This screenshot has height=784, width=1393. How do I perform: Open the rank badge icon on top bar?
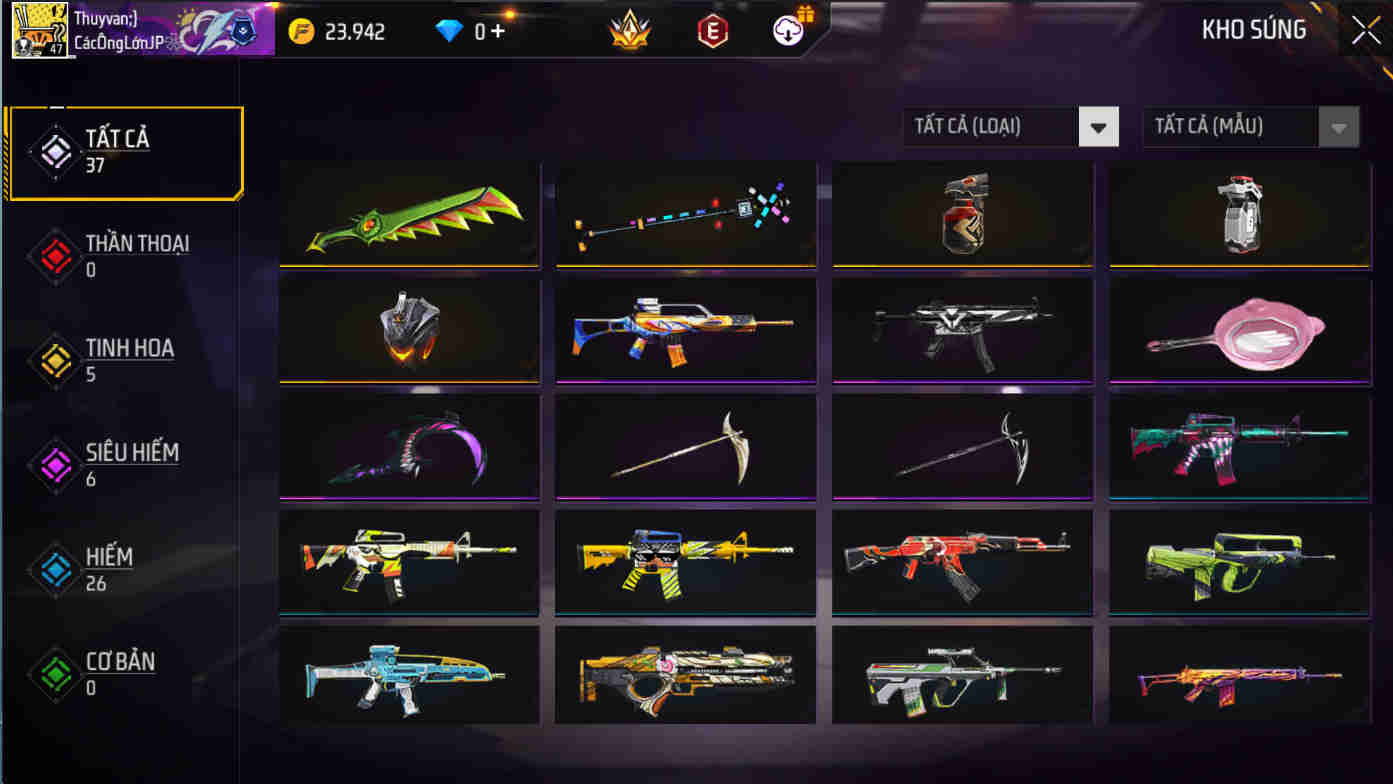pyautogui.click(x=629, y=31)
